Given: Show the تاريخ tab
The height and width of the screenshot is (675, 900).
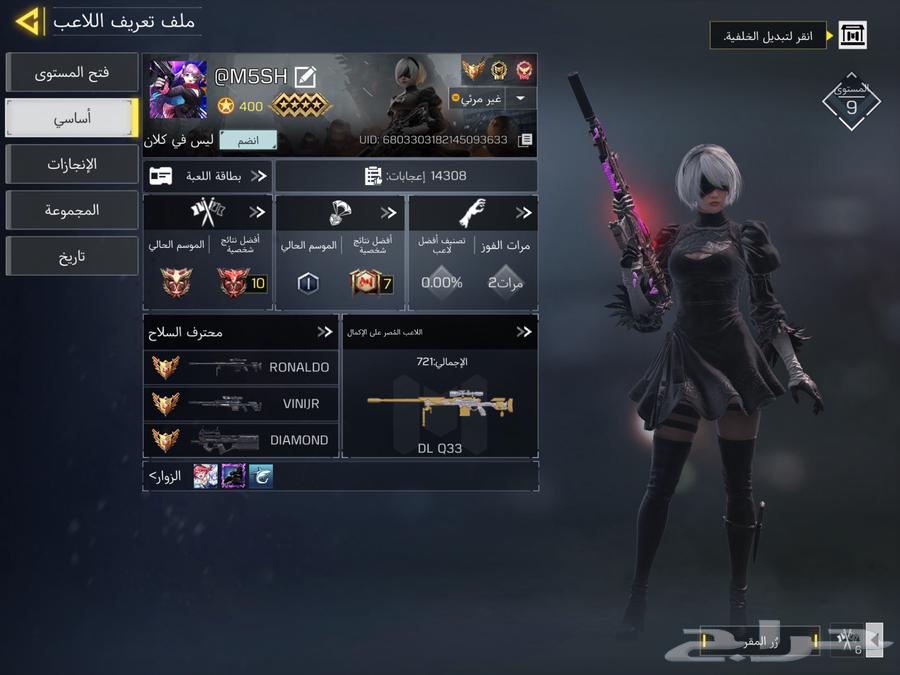Looking at the screenshot, I should pyautogui.click(x=71, y=257).
